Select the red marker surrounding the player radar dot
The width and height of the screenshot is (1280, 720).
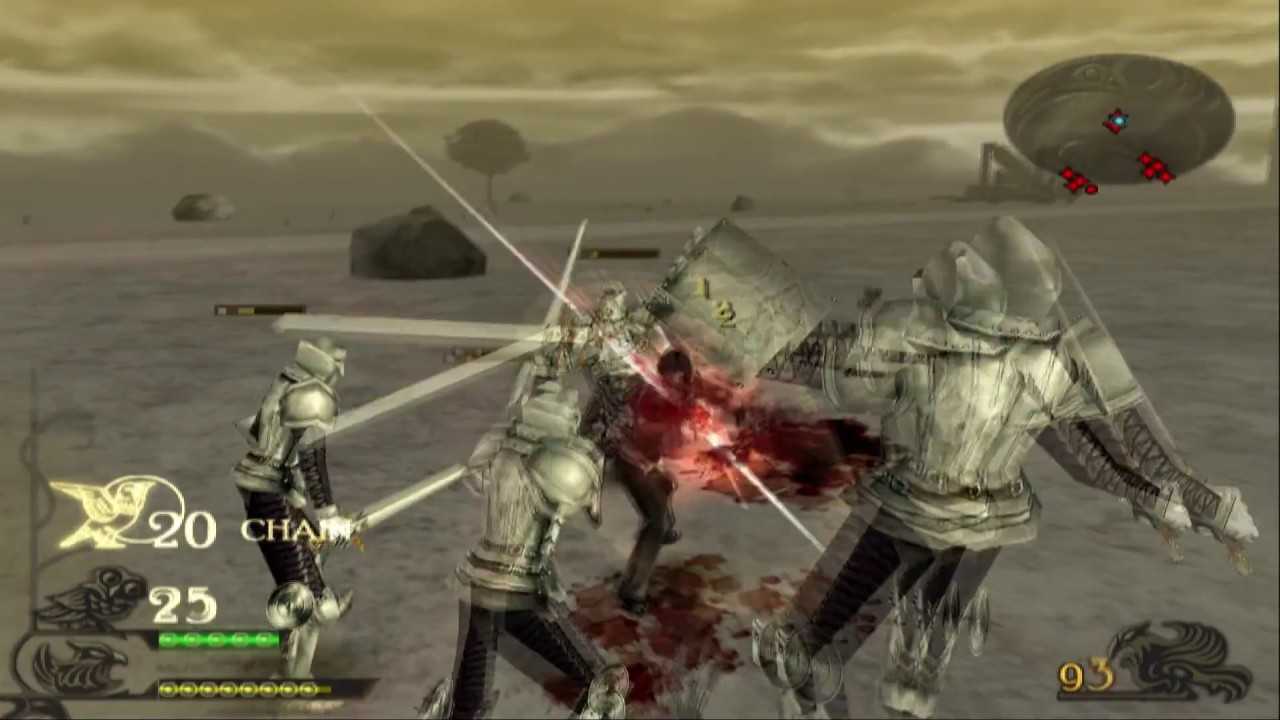[x=1117, y=121]
